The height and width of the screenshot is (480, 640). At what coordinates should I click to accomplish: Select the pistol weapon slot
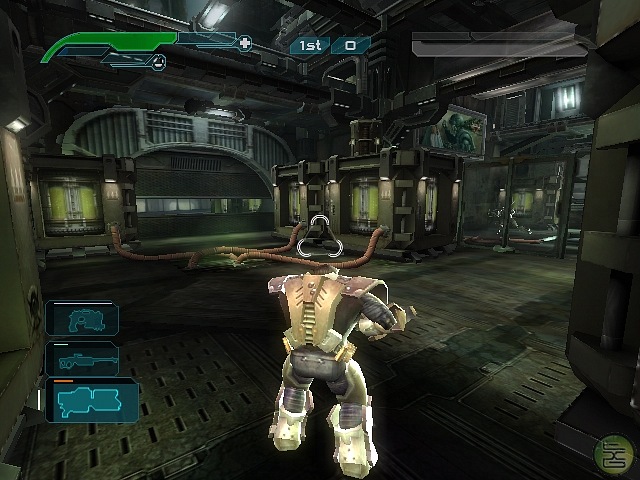click(82, 319)
